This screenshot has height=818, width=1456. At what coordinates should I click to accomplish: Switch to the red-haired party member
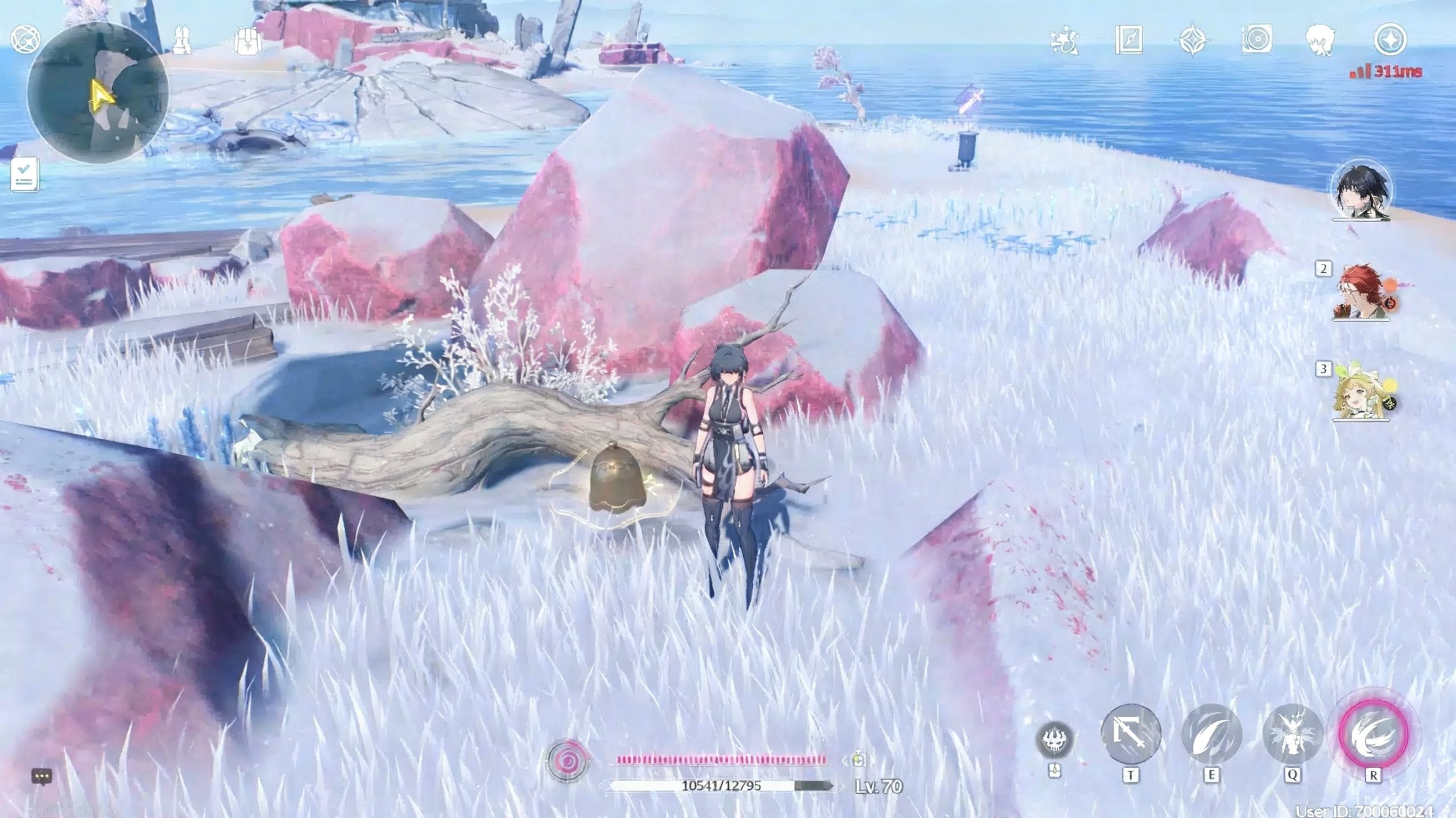[1360, 293]
